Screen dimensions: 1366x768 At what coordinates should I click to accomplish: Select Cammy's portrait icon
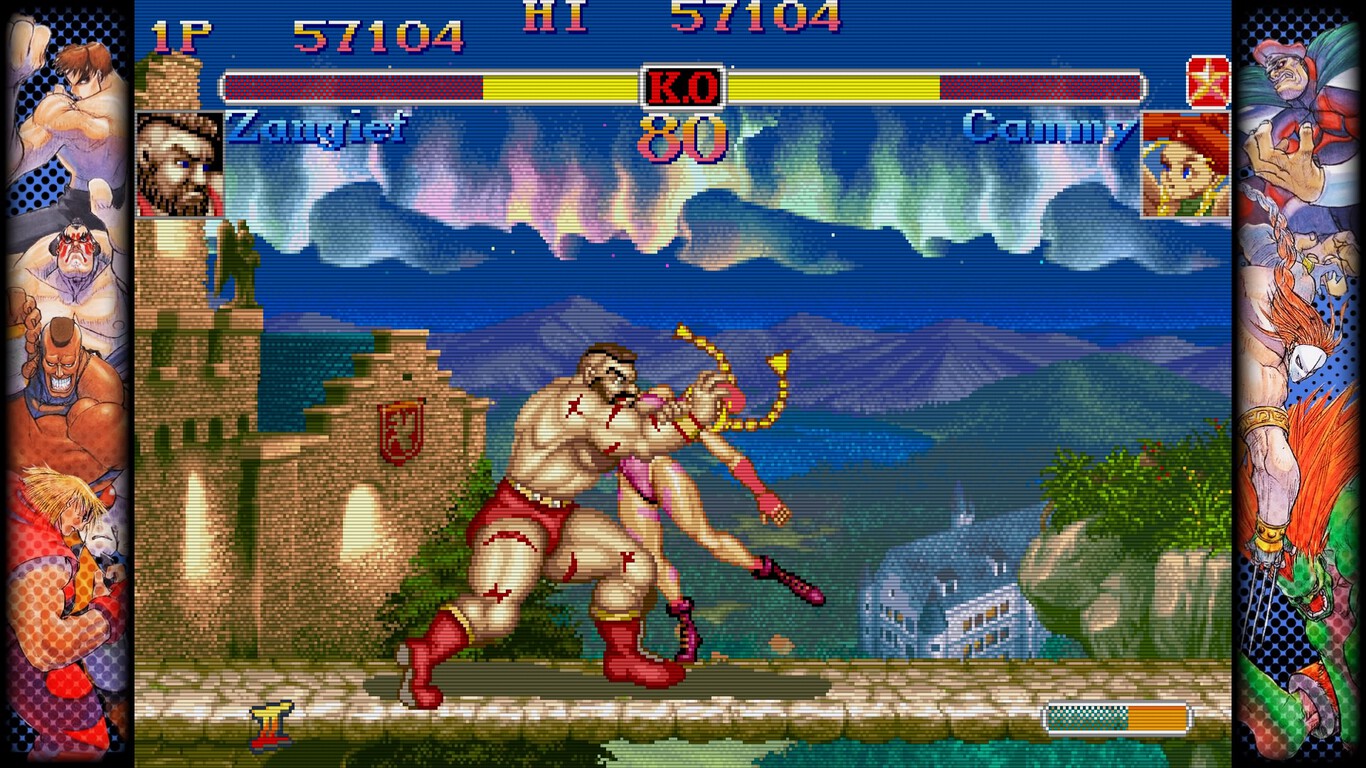click(1185, 165)
